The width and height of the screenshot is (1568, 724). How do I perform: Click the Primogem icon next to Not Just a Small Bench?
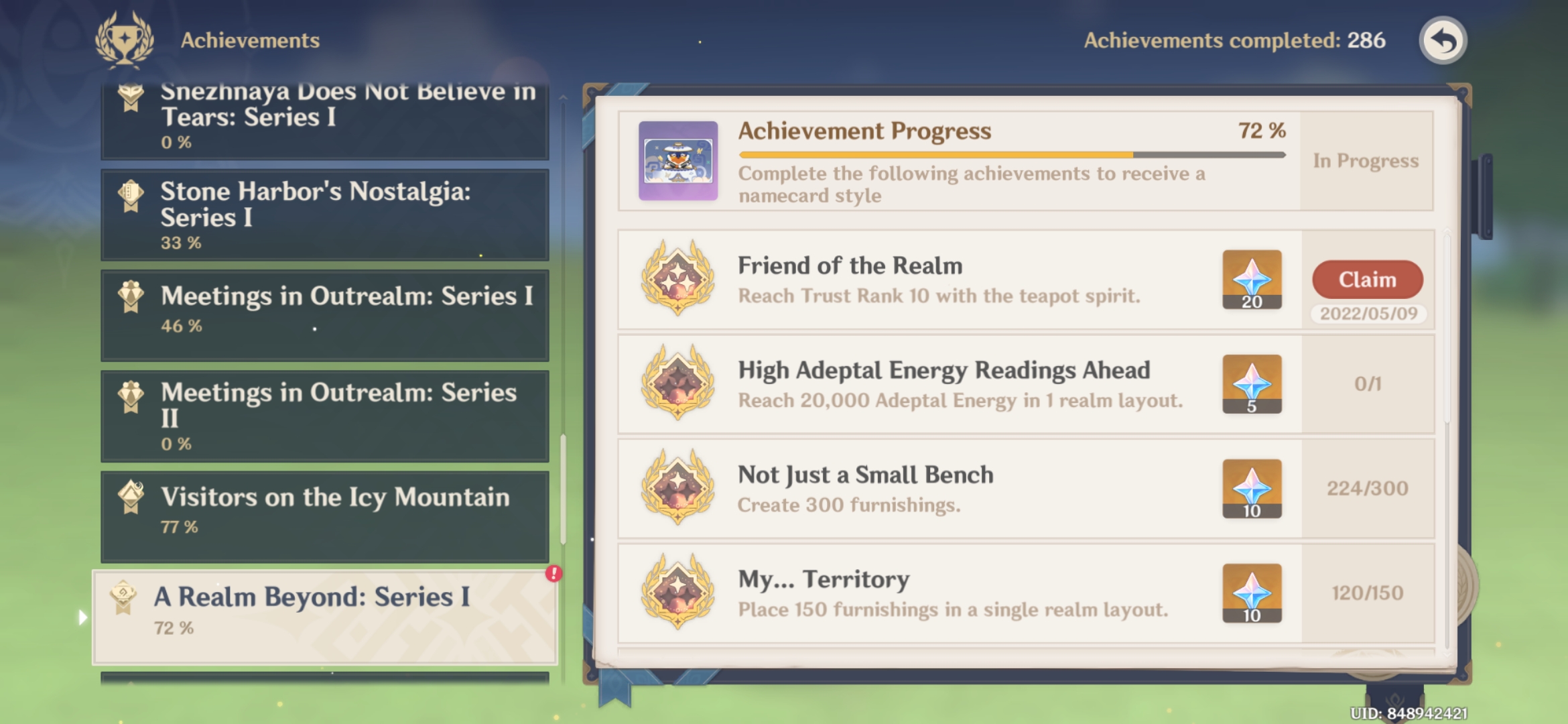click(x=1252, y=489)
